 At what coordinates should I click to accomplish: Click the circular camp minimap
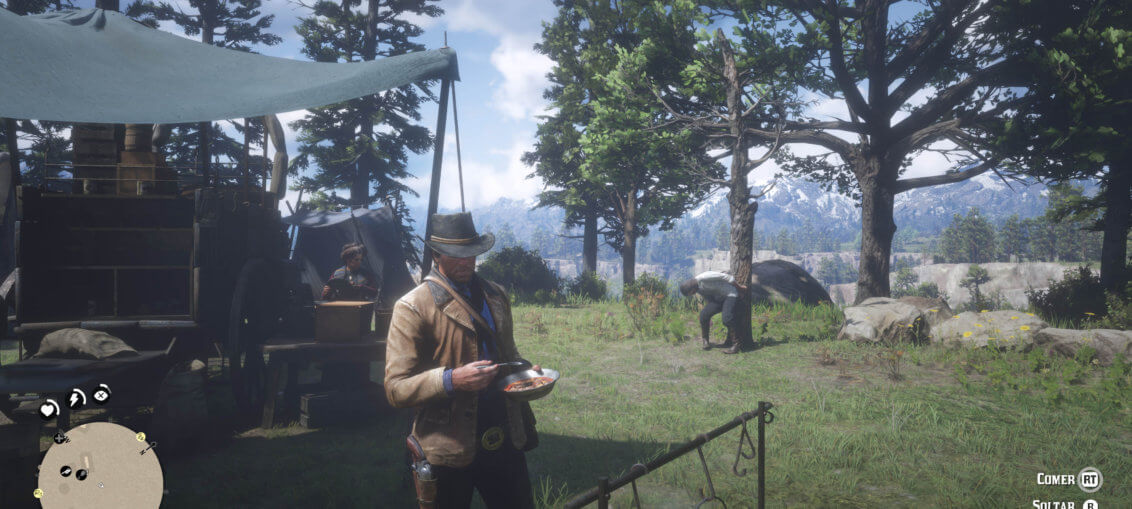tap(100, 470)
